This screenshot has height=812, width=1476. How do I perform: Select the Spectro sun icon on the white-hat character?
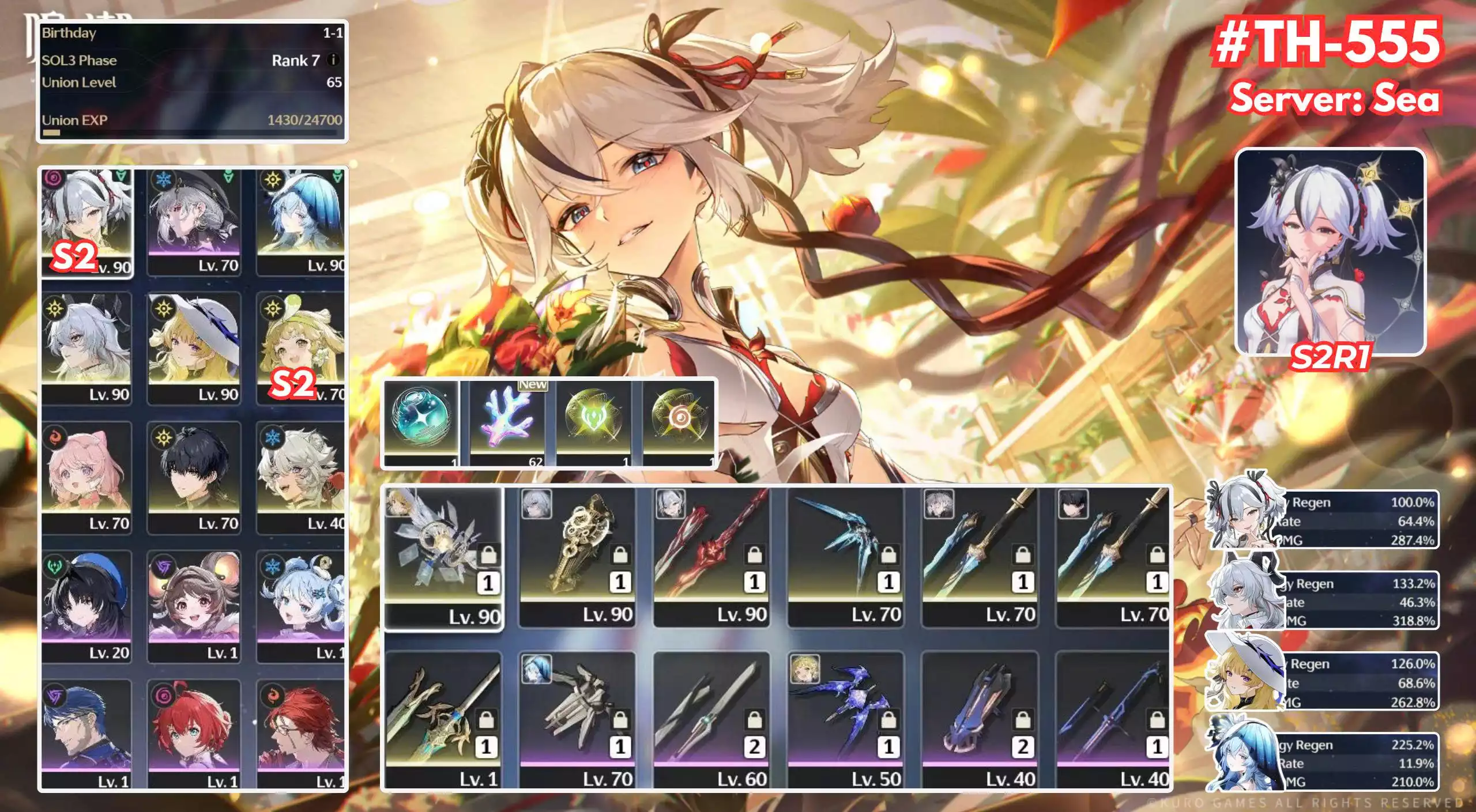click(165, 309)
